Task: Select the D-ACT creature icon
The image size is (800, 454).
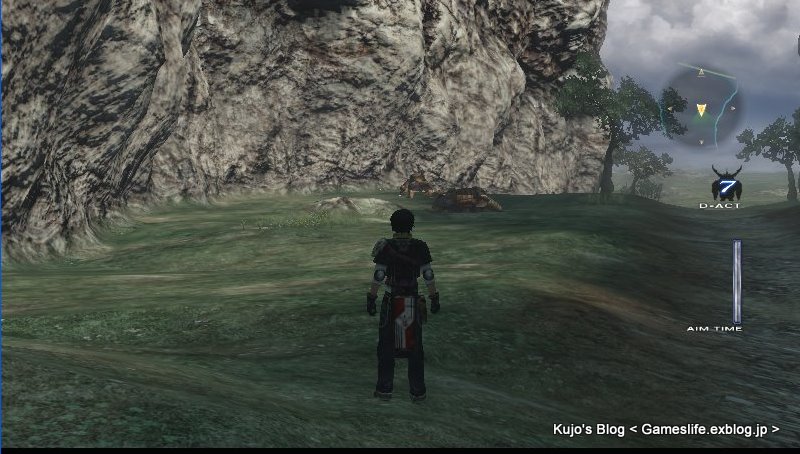Action: pos(726,184)
